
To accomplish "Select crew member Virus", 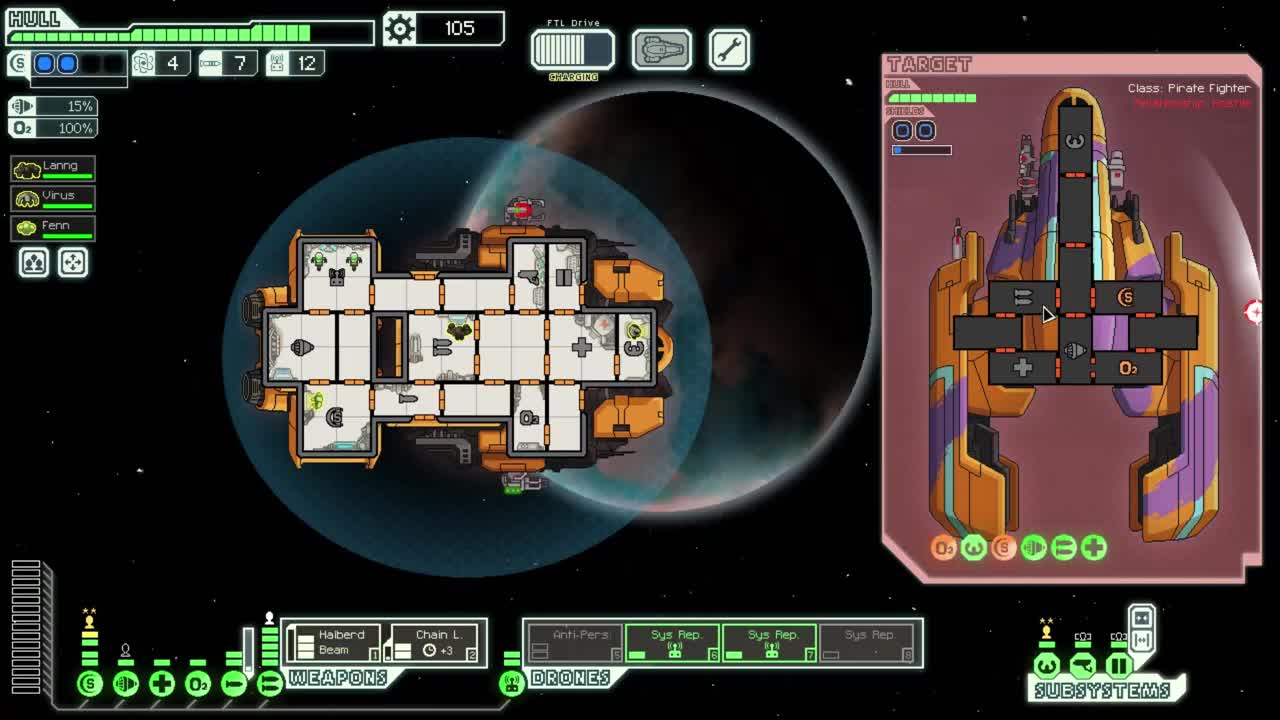I will (x=52, y=197).
